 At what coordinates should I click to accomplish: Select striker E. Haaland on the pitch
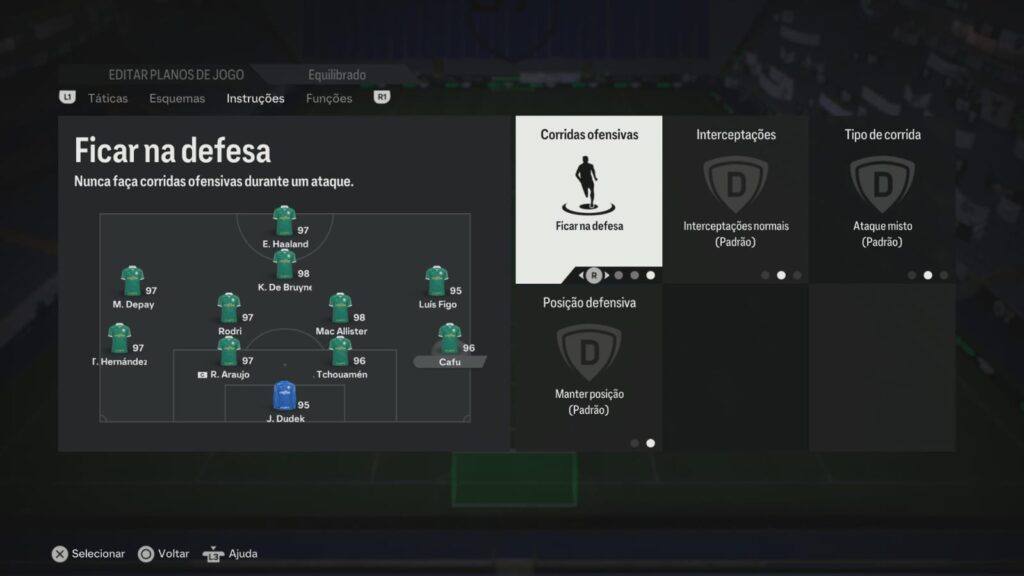(284, 221)
